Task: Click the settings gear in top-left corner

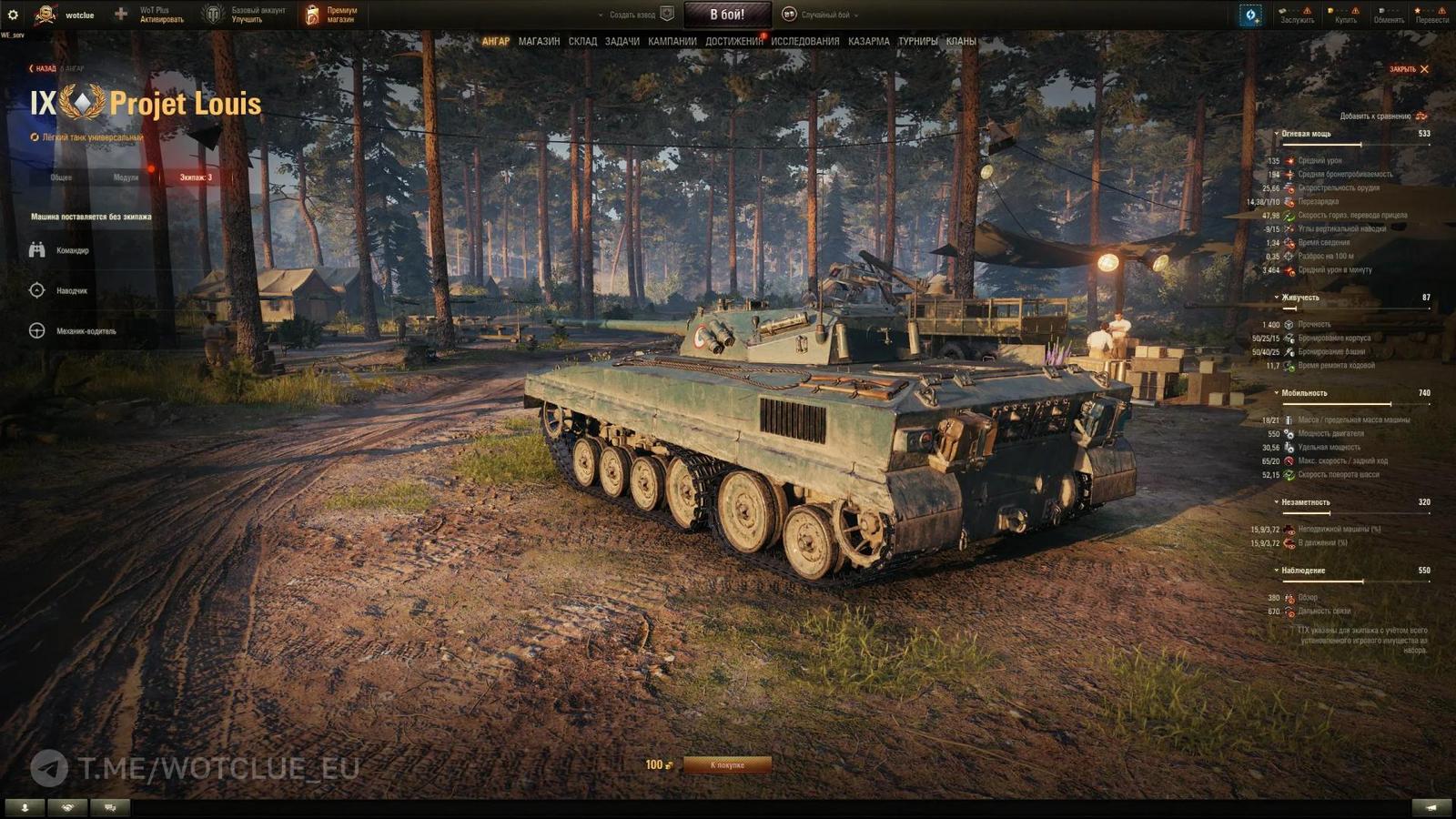Action: pyautogui.click(x=15, y=13)
